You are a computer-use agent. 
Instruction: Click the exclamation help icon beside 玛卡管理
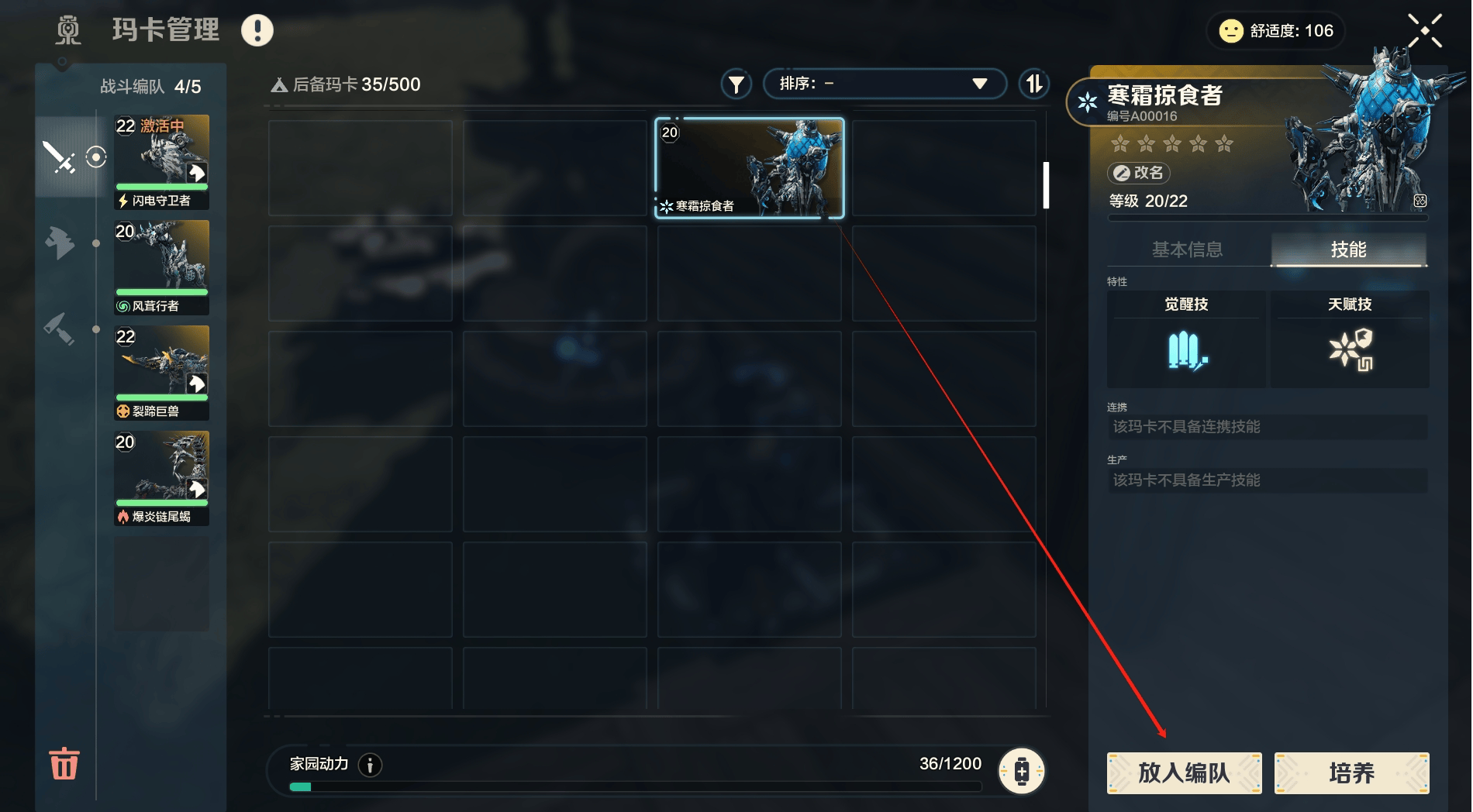click(257, 31)
